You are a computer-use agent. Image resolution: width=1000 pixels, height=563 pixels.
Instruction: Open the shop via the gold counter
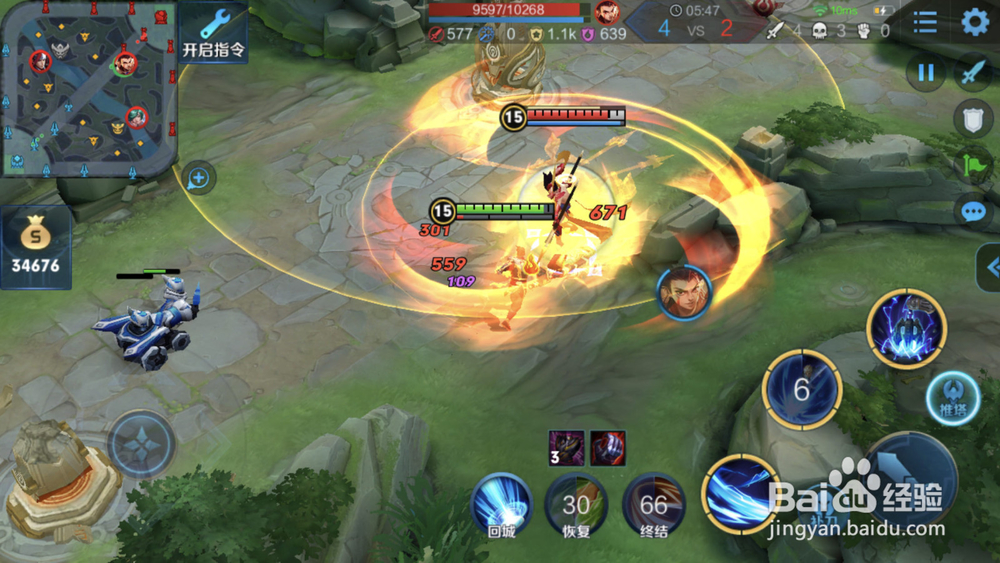click(x=36, y=248)
